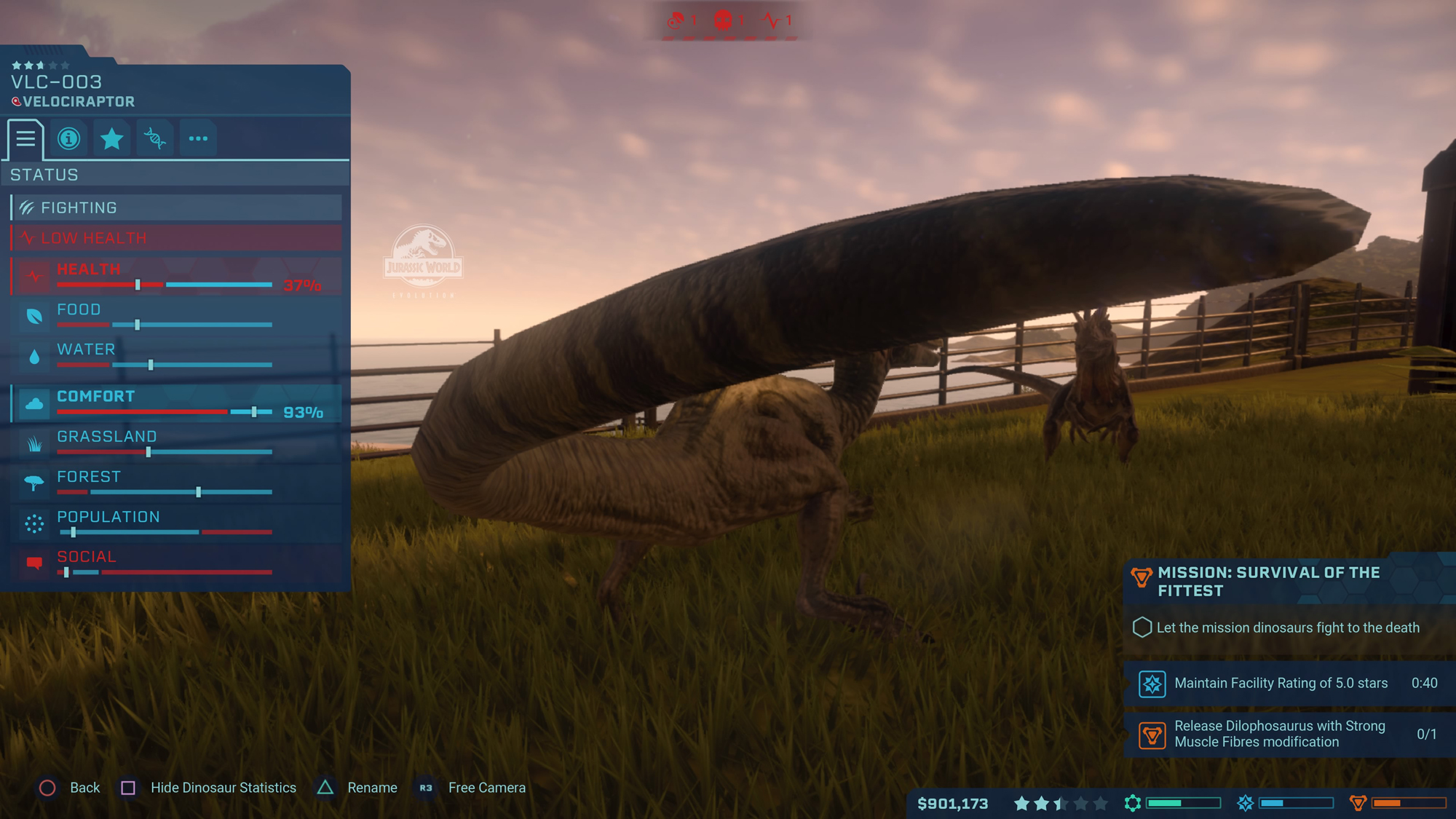View the DNA genome tab

tap(155, 139)
